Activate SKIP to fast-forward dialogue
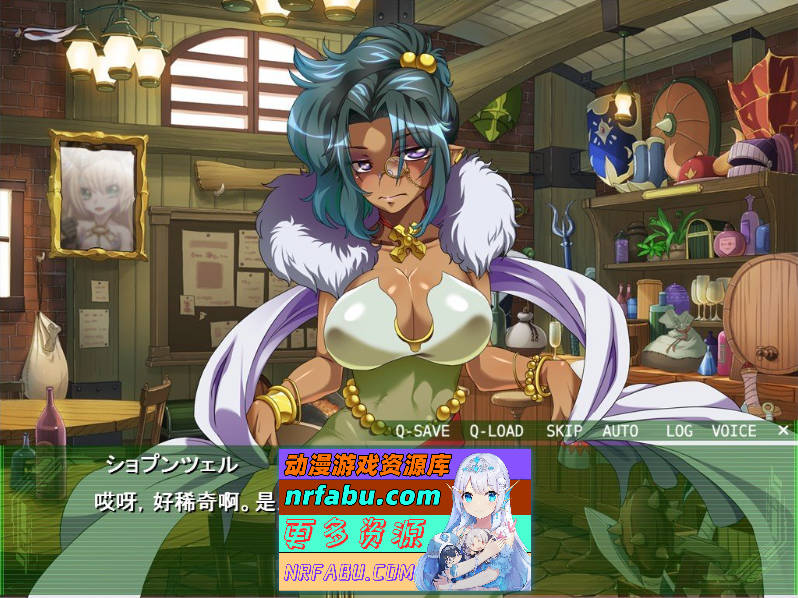Image resolution: width=798 pixels, height=598 pixels. 564,431
